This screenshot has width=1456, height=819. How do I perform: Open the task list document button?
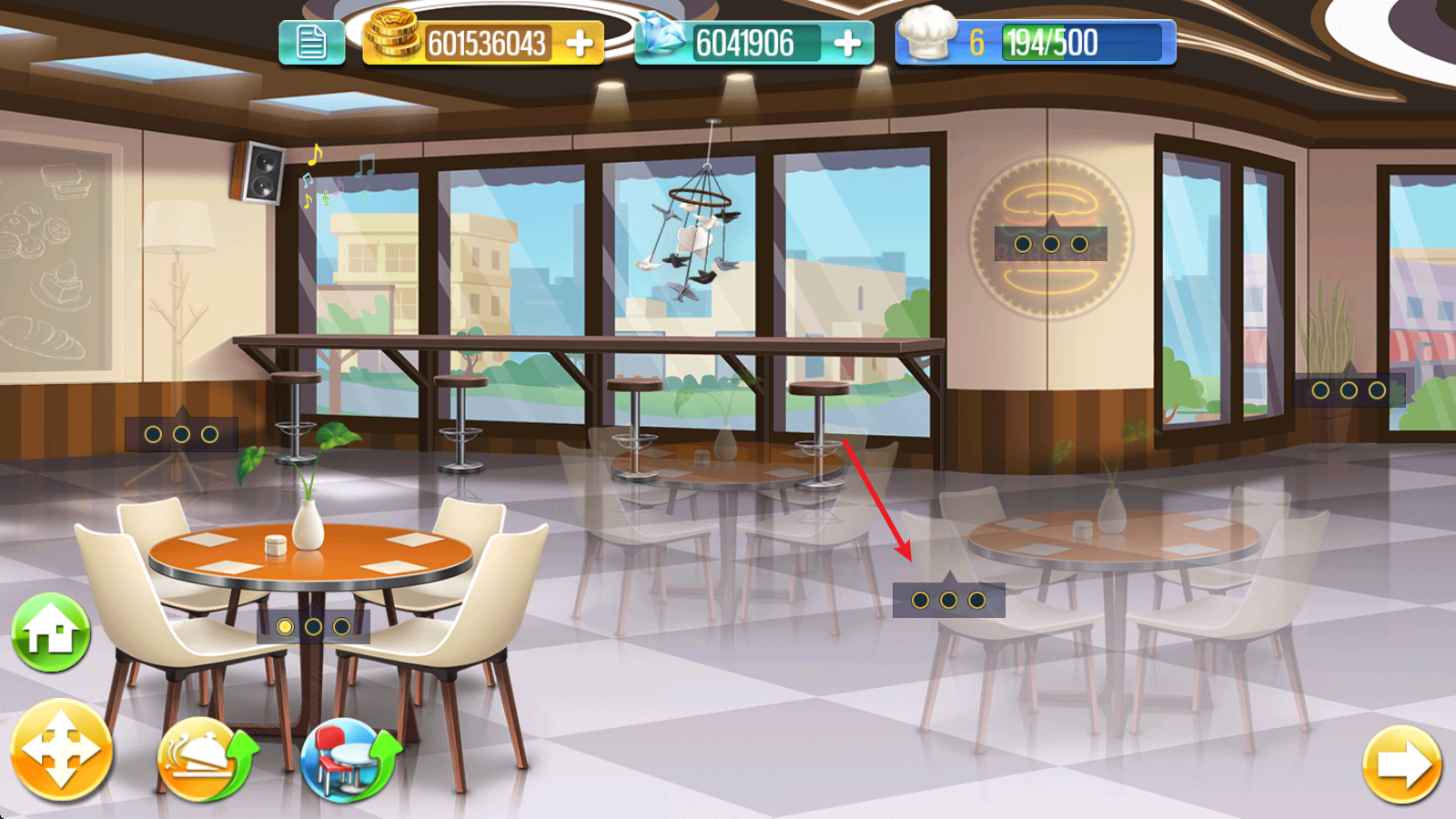[x=311, y=43]
